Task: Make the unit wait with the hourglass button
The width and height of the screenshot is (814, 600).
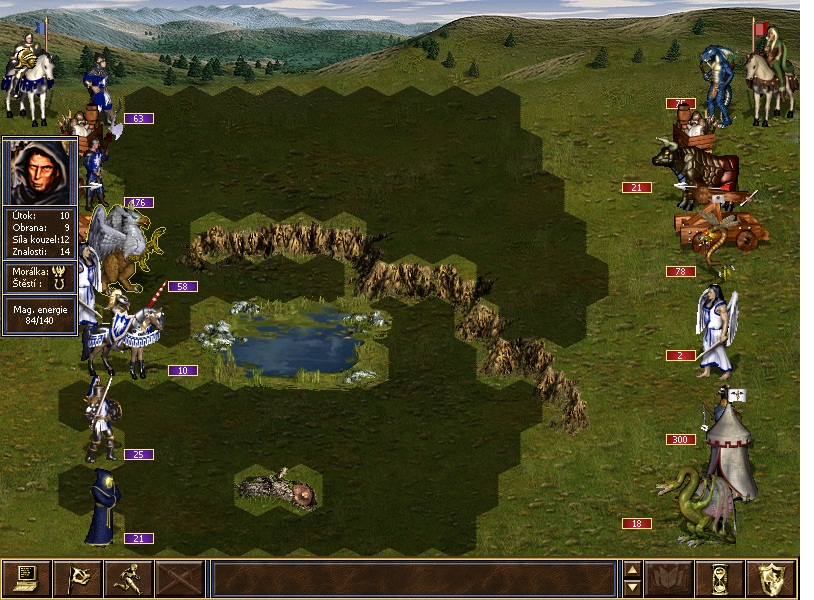Action: (x=720, y=579)
